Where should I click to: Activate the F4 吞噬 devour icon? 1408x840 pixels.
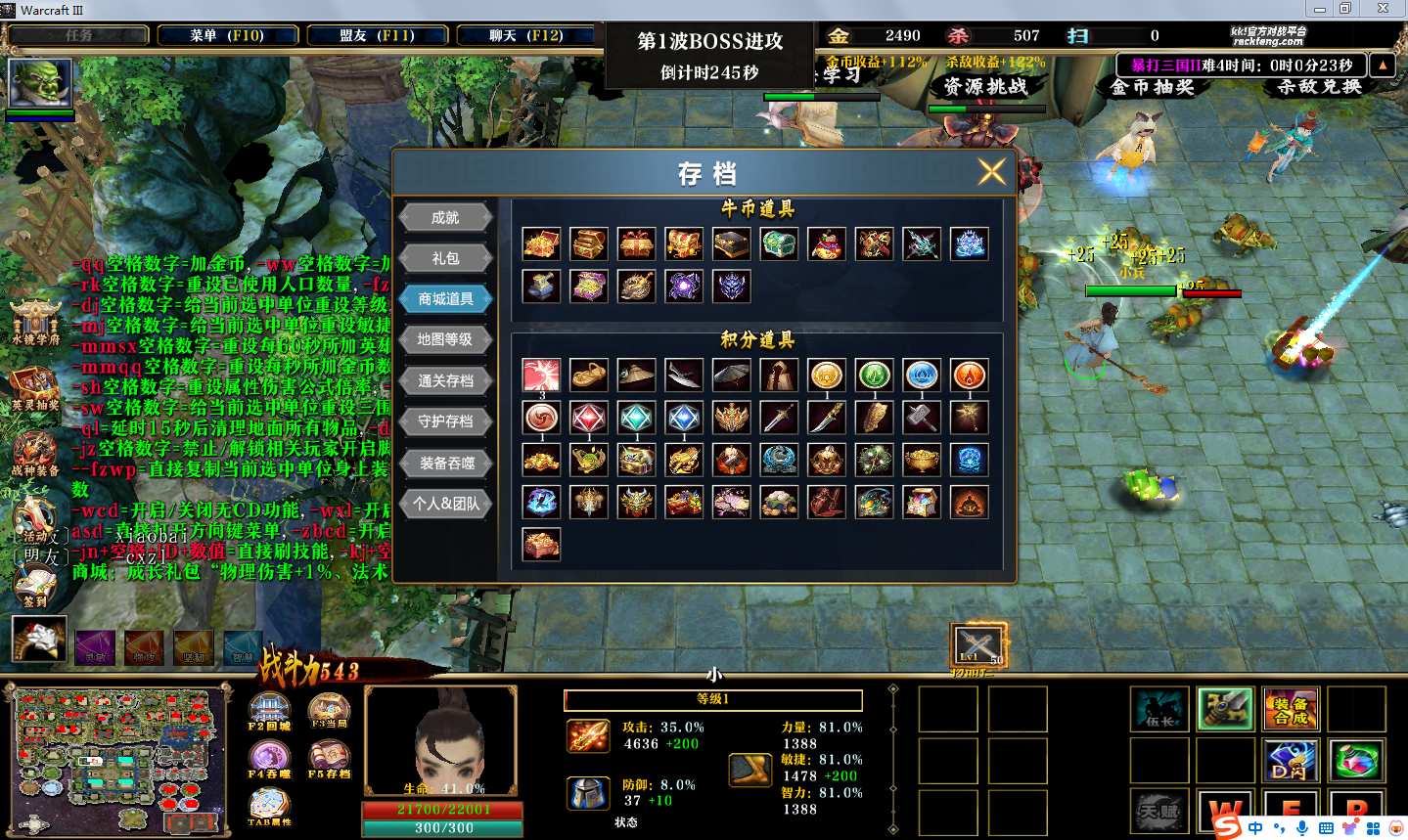269,759
